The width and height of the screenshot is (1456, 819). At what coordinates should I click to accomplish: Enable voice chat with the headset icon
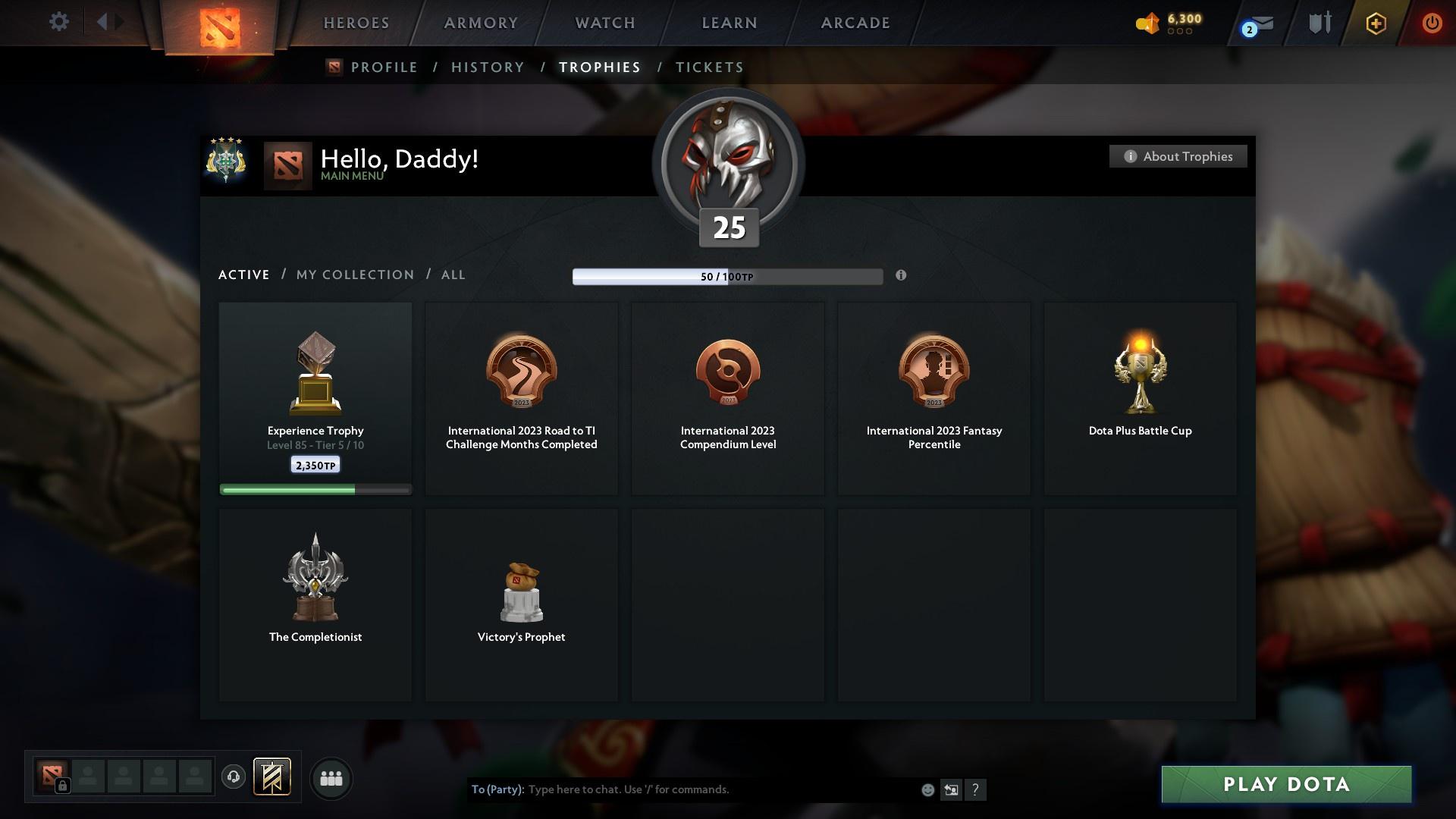pyautogui.click(x=233, y=778)
